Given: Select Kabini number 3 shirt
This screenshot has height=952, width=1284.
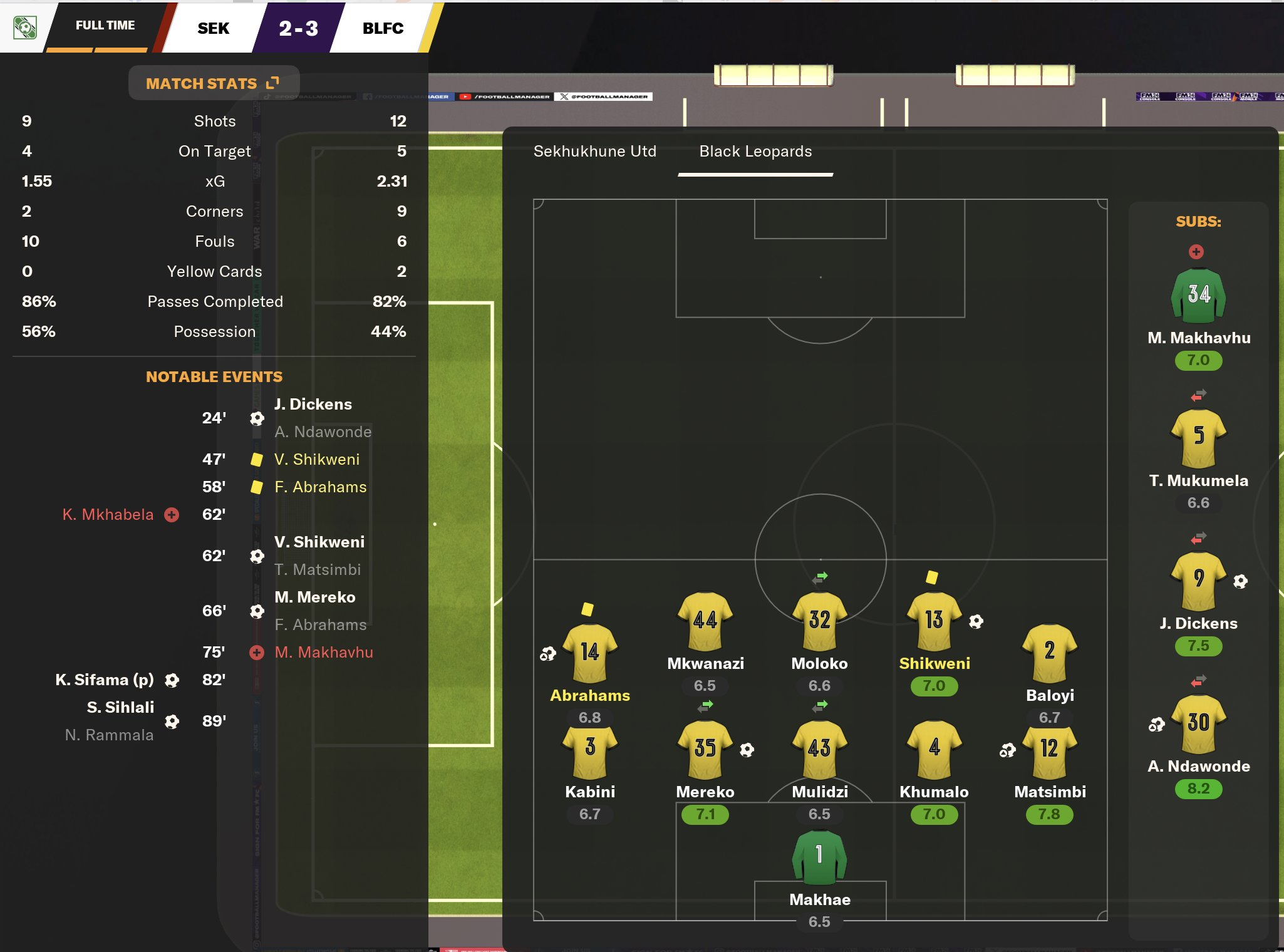Looking at the screenshot, I should point(589,748).
